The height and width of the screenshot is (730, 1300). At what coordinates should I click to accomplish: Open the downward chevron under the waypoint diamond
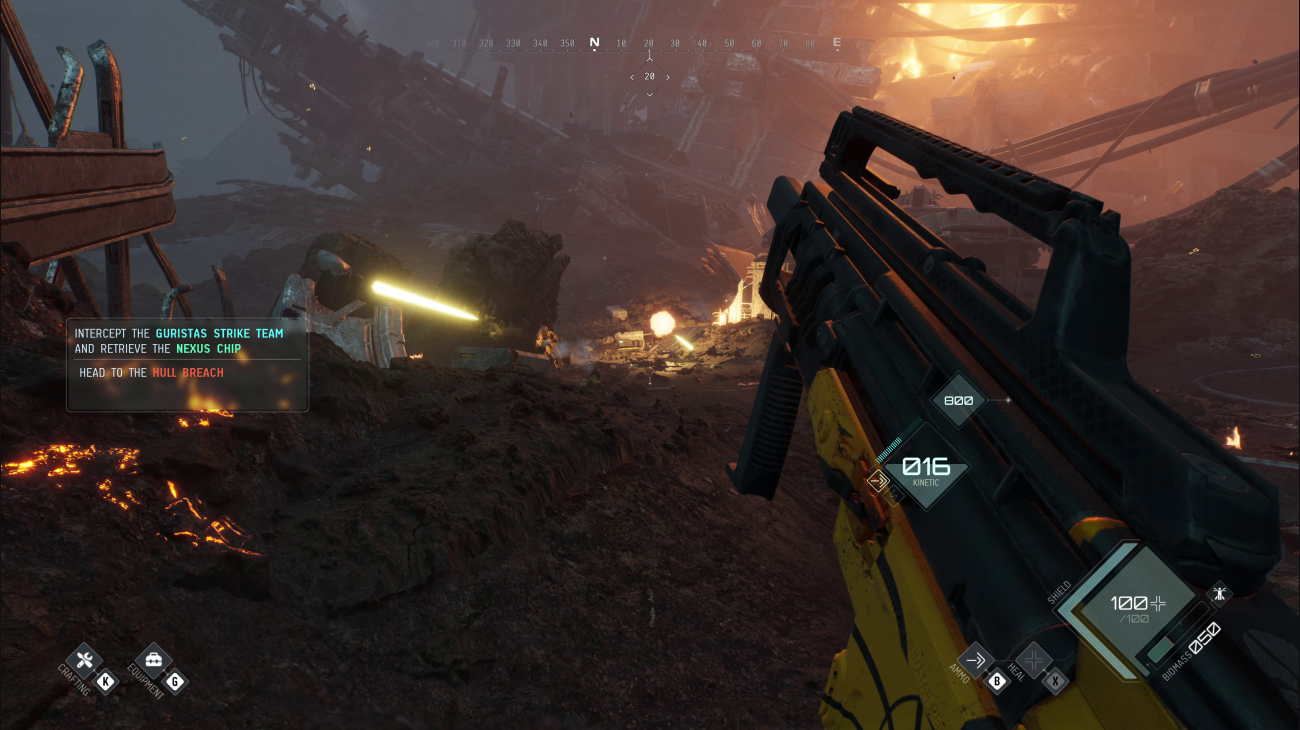pos(650,95)
